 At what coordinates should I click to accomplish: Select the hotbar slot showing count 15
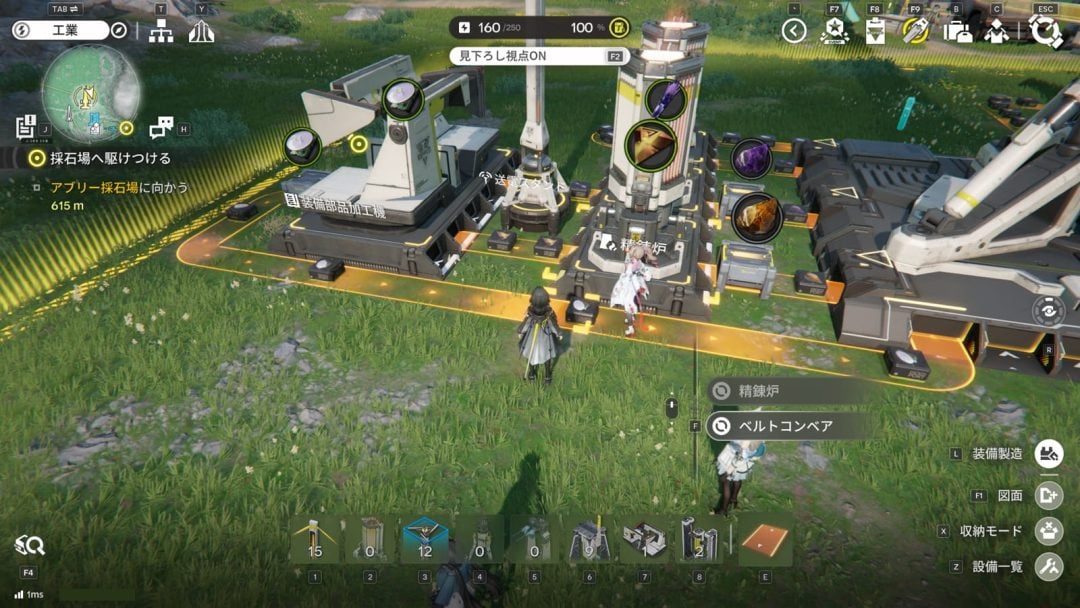point(315,541)
